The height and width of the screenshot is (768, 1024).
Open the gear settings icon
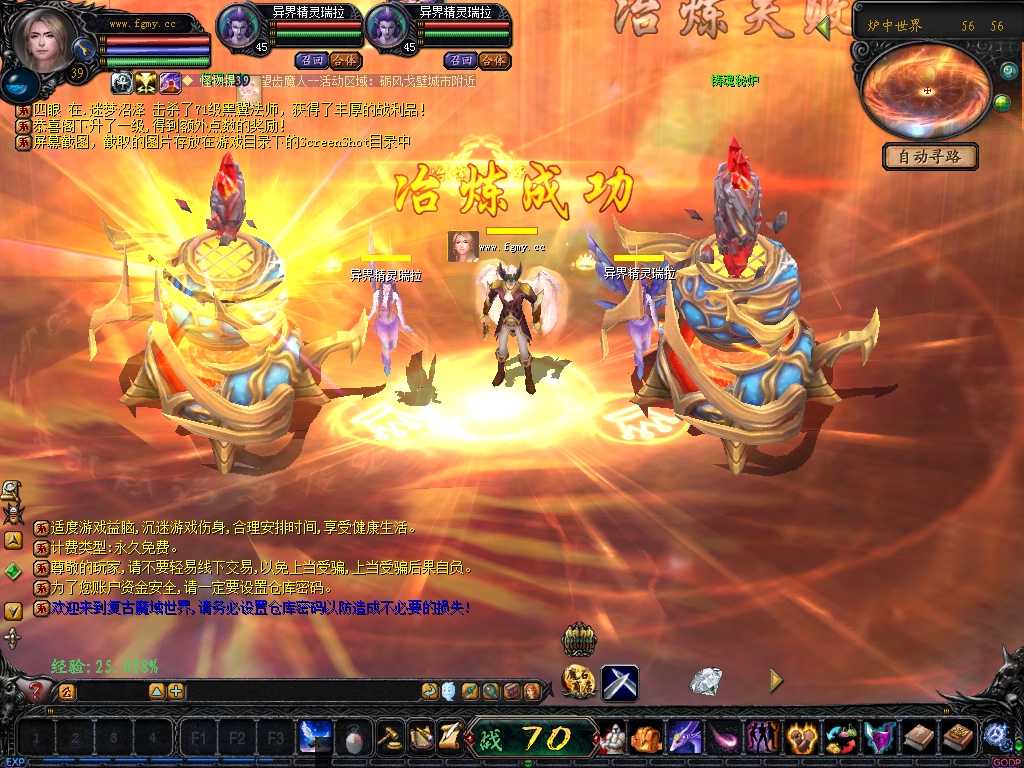(995, 736)
